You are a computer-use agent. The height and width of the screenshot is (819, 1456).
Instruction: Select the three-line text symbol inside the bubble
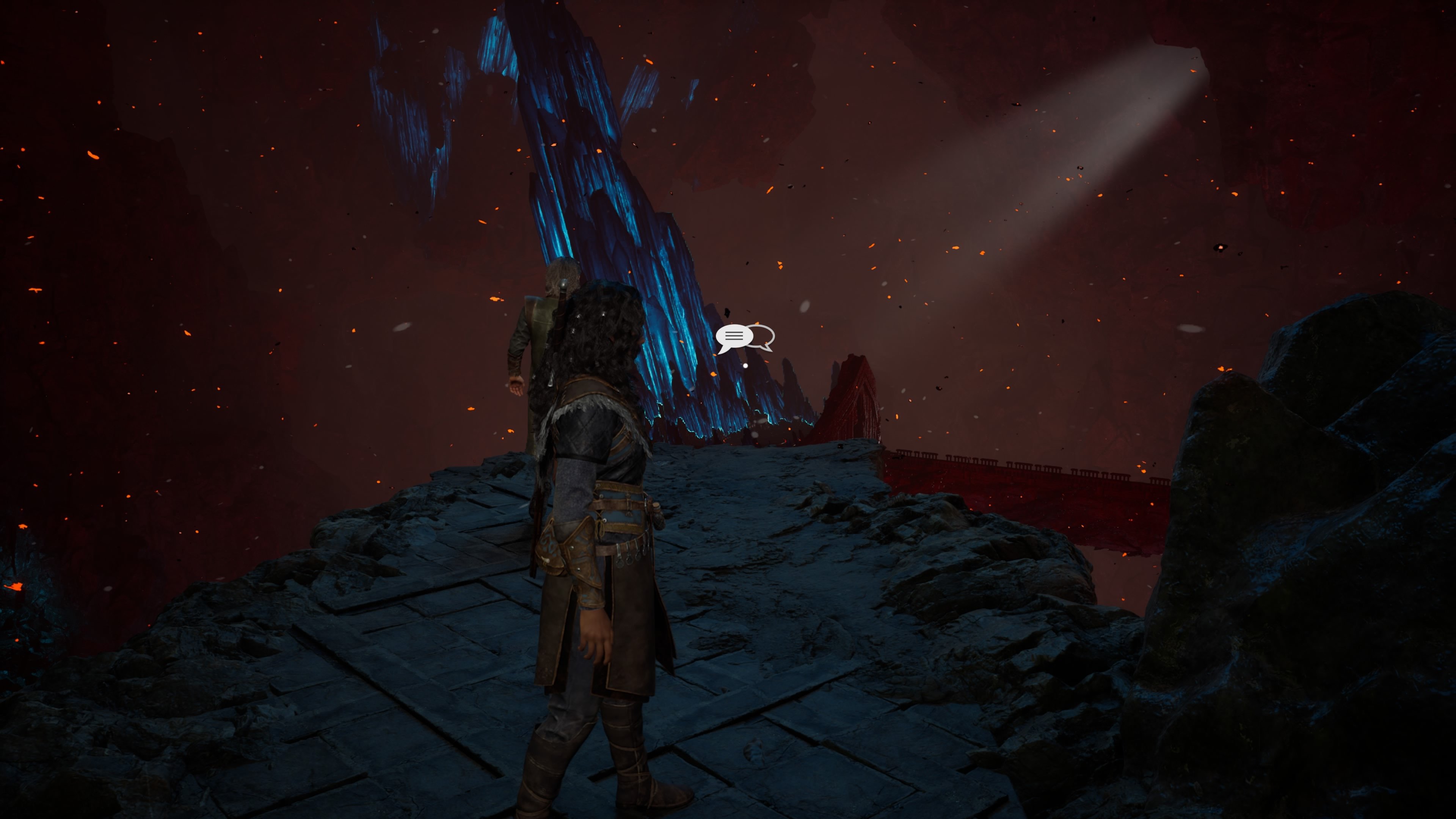coord(734,336)
